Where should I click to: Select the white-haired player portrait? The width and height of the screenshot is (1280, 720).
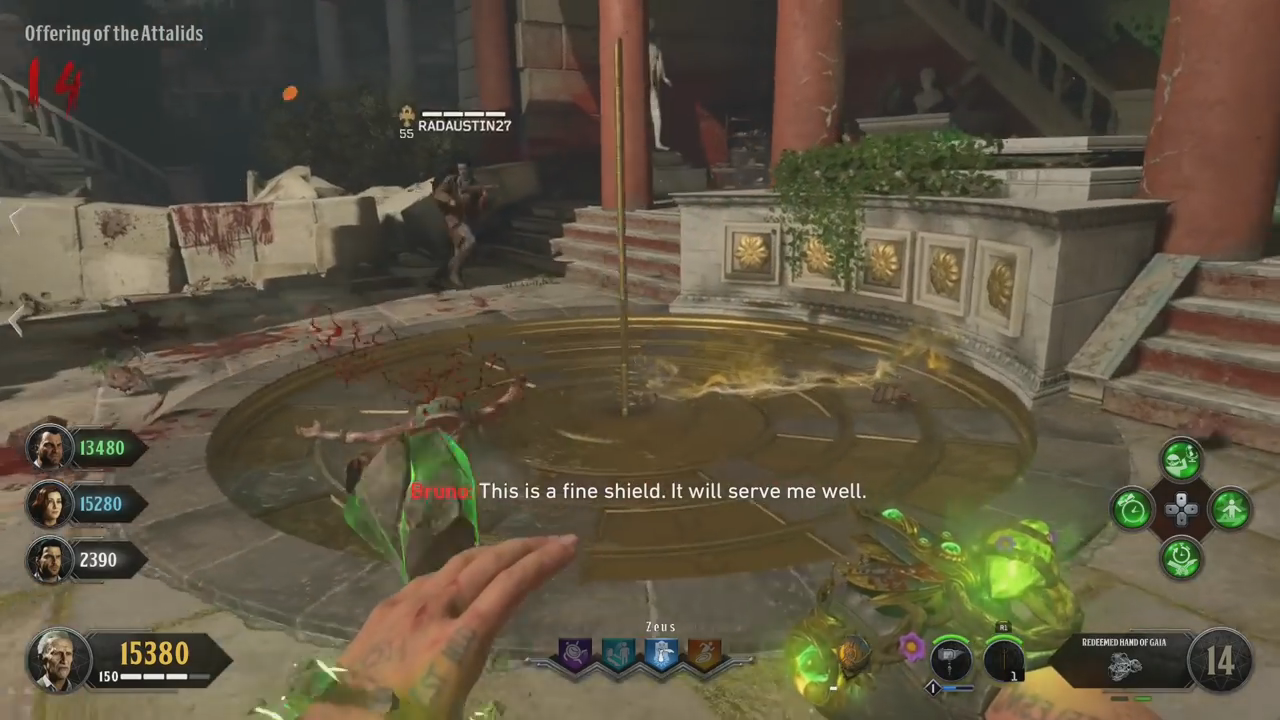[x=60, y=659]
